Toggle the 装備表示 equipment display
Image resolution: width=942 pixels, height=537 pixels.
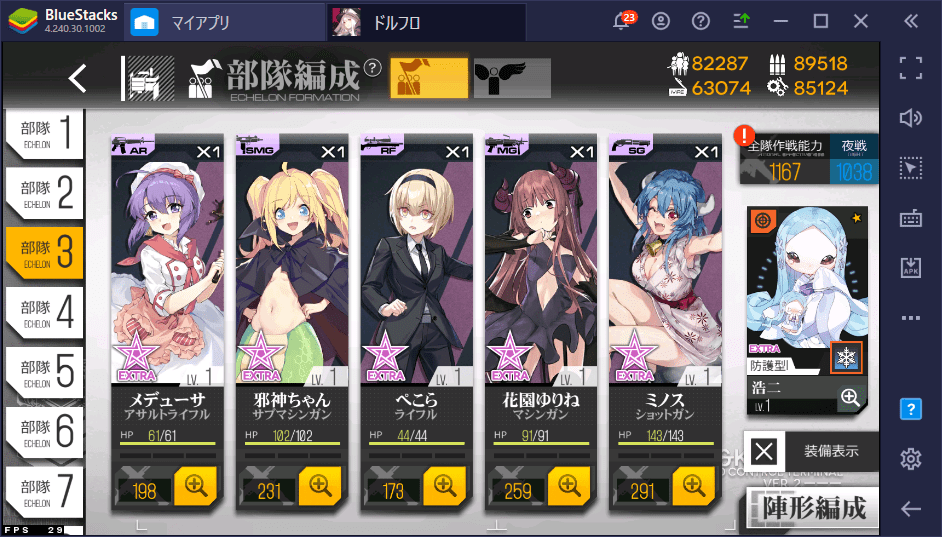point(811,451)
